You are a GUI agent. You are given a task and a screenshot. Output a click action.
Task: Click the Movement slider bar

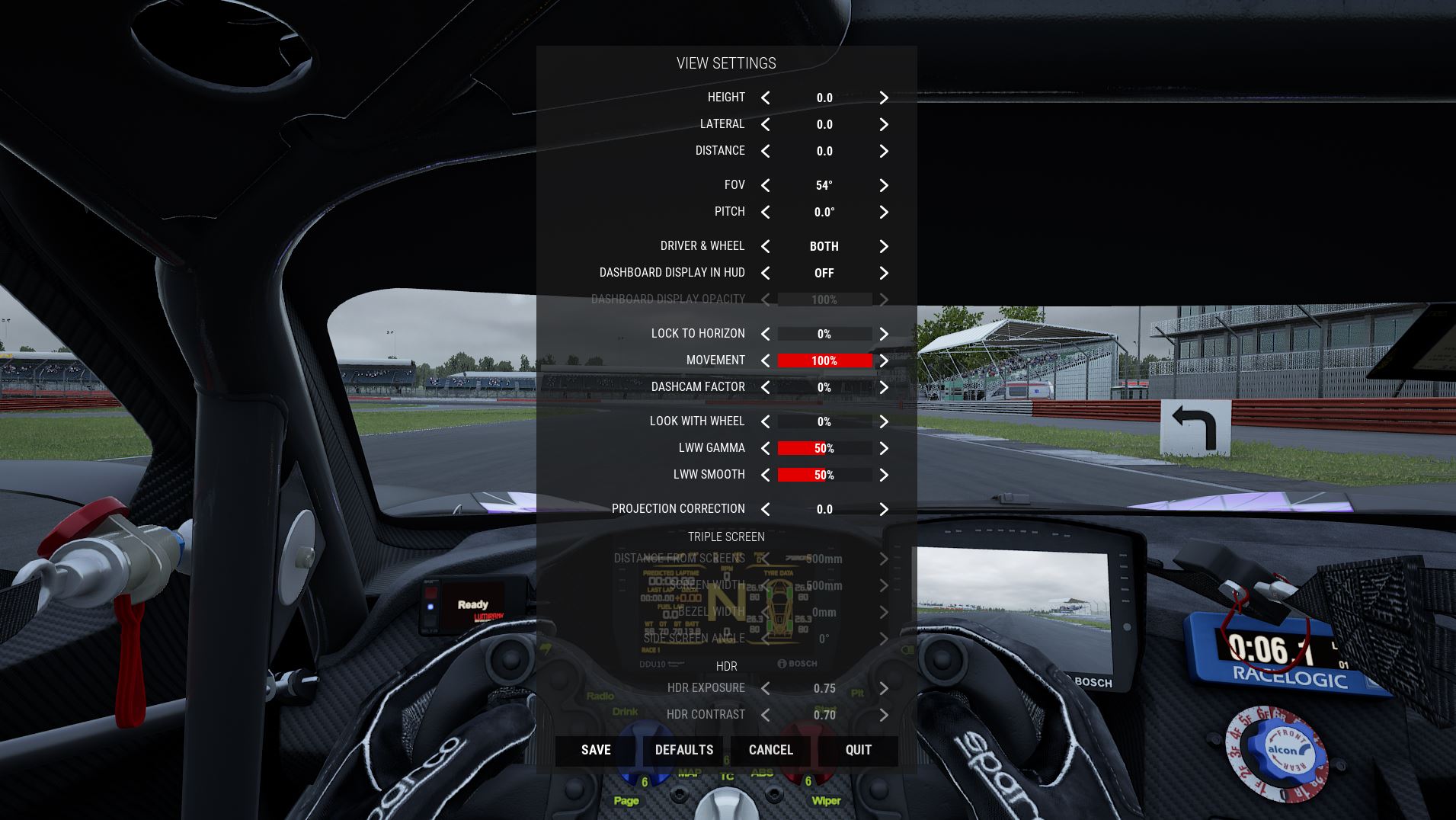pos(824,360)
